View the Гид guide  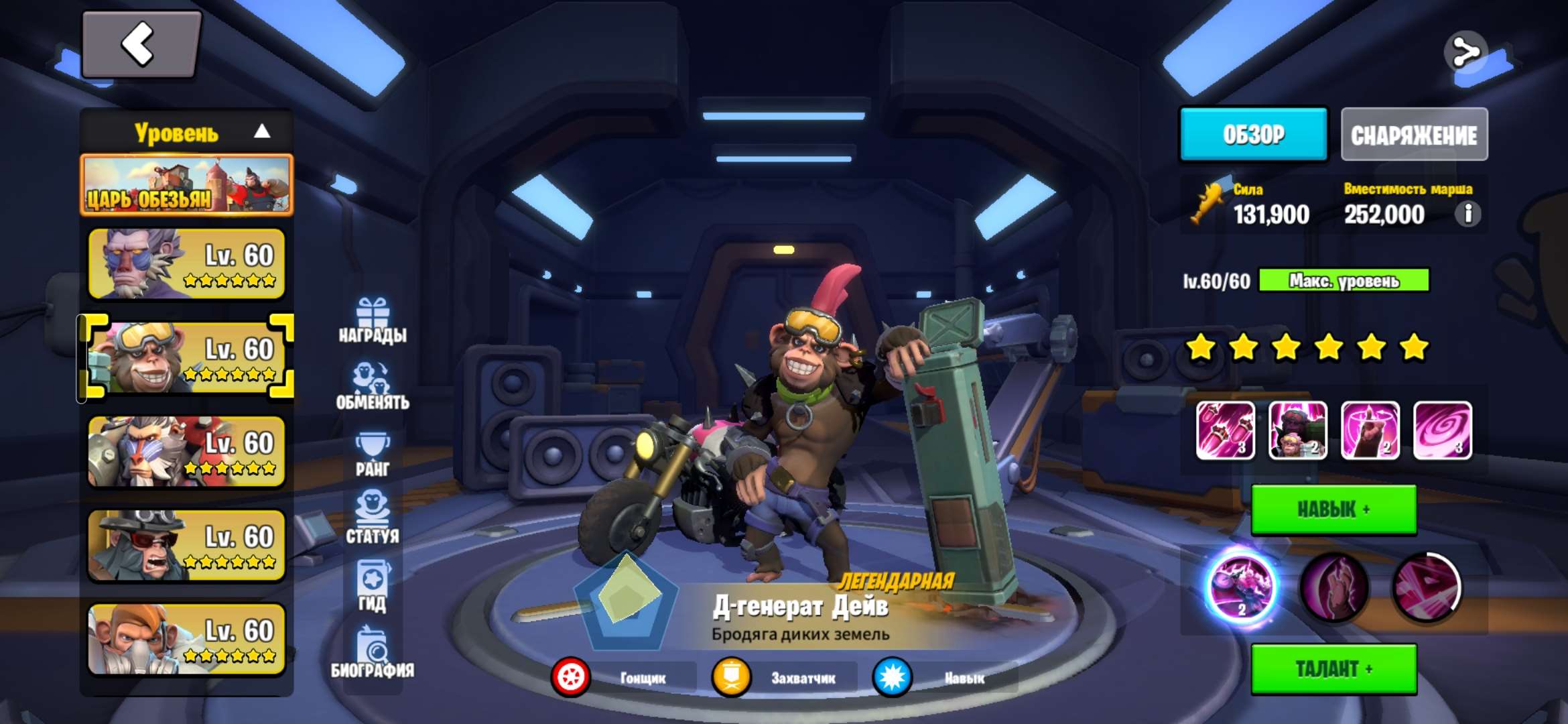pyautogui.click(x=373, y=587)
